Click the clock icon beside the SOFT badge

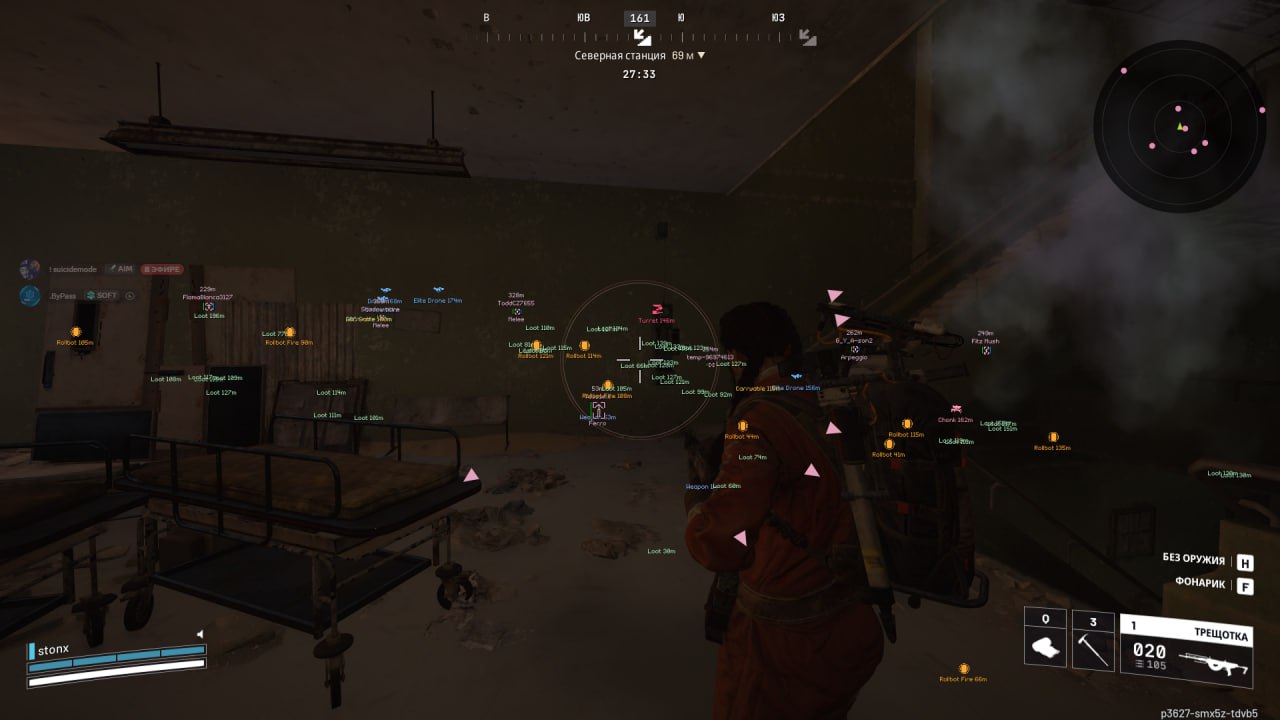click(x=128, y=295)
